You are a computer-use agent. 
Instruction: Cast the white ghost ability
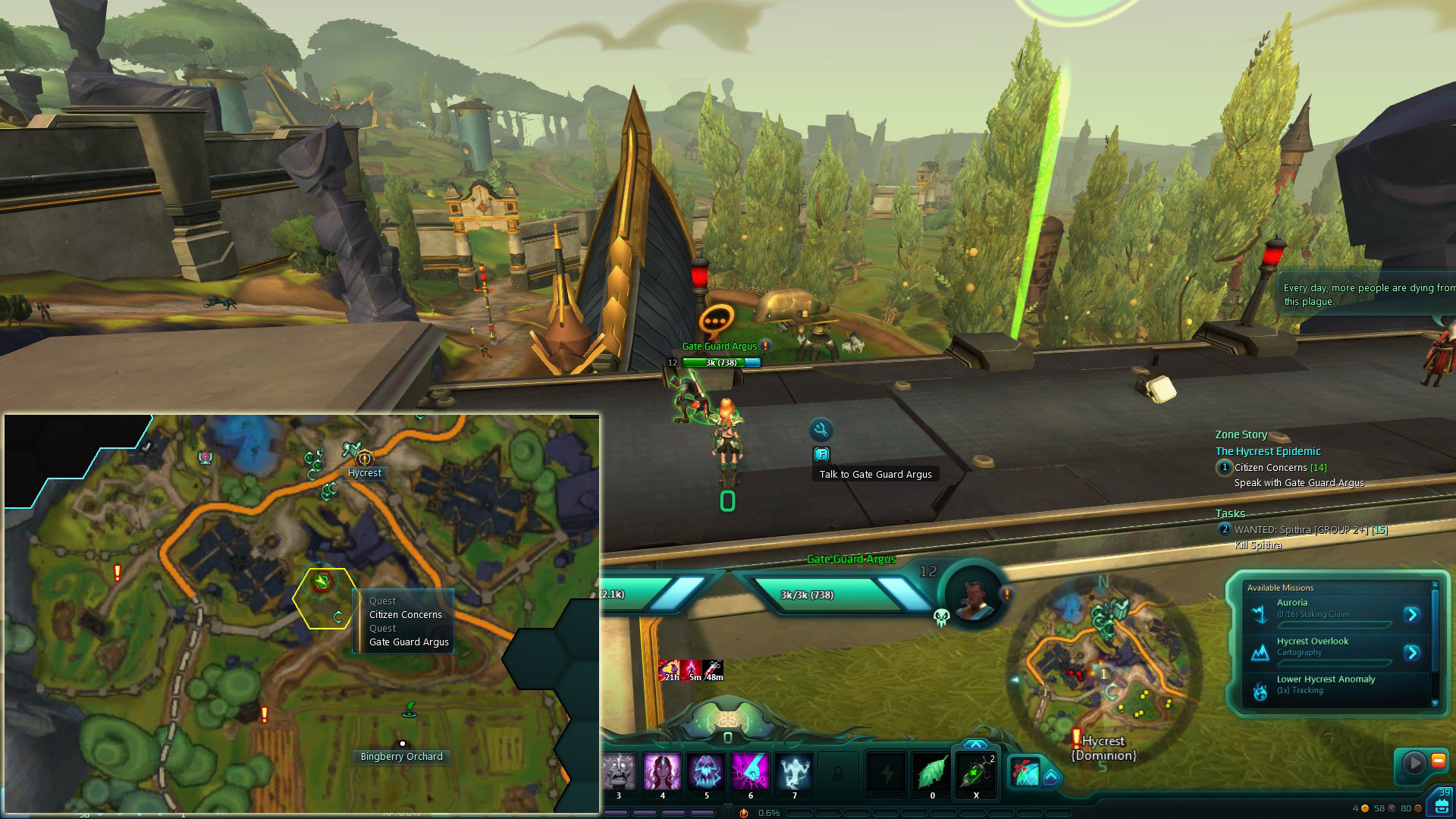click(794, 772)
